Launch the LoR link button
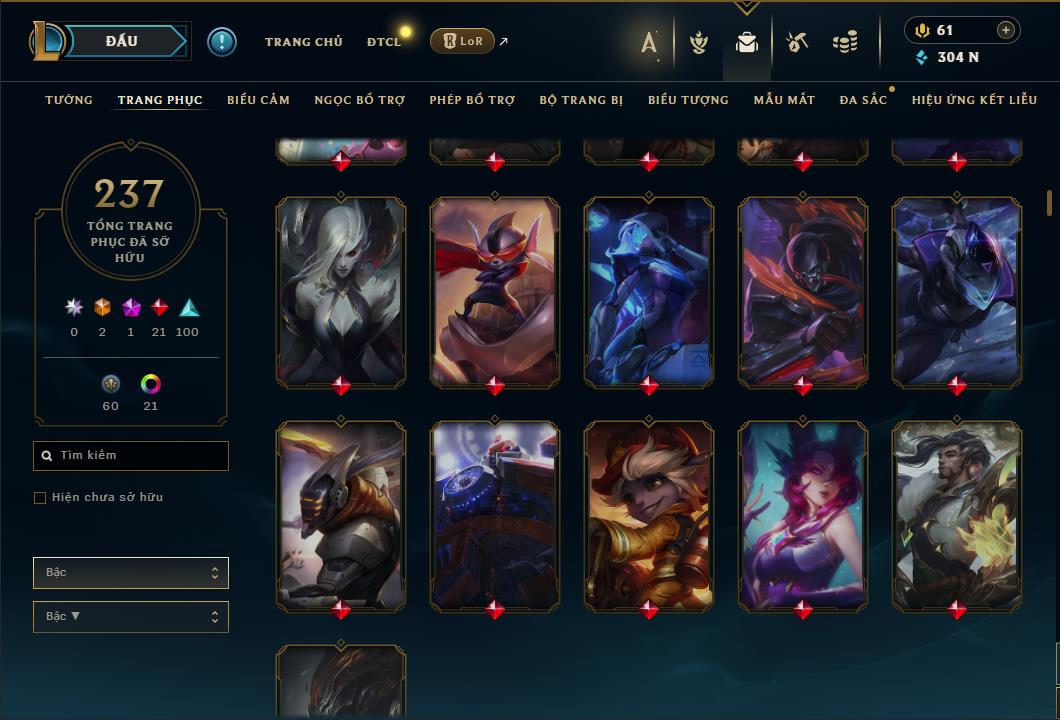The image size is (1060, 720). pos(462,41)
